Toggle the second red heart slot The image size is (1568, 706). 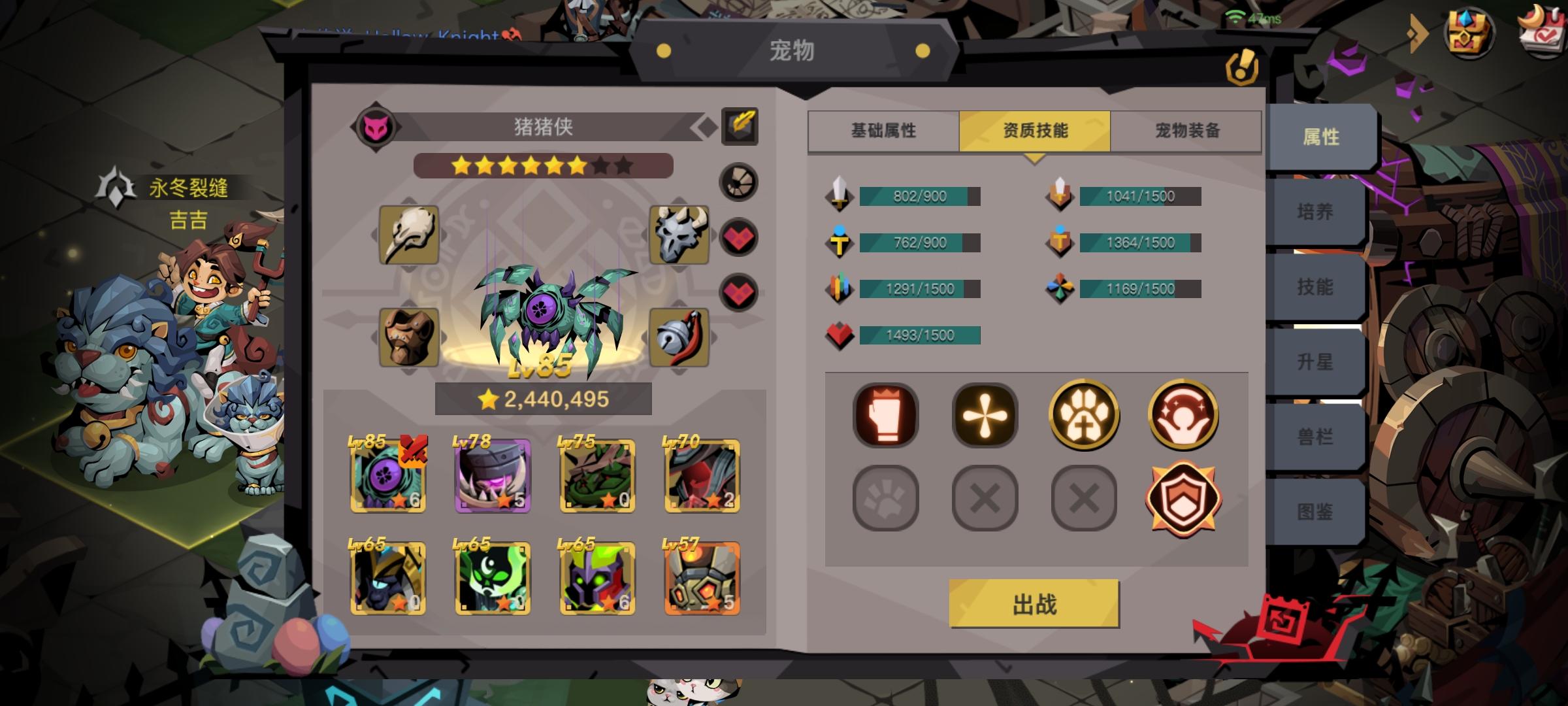(738, 294)
